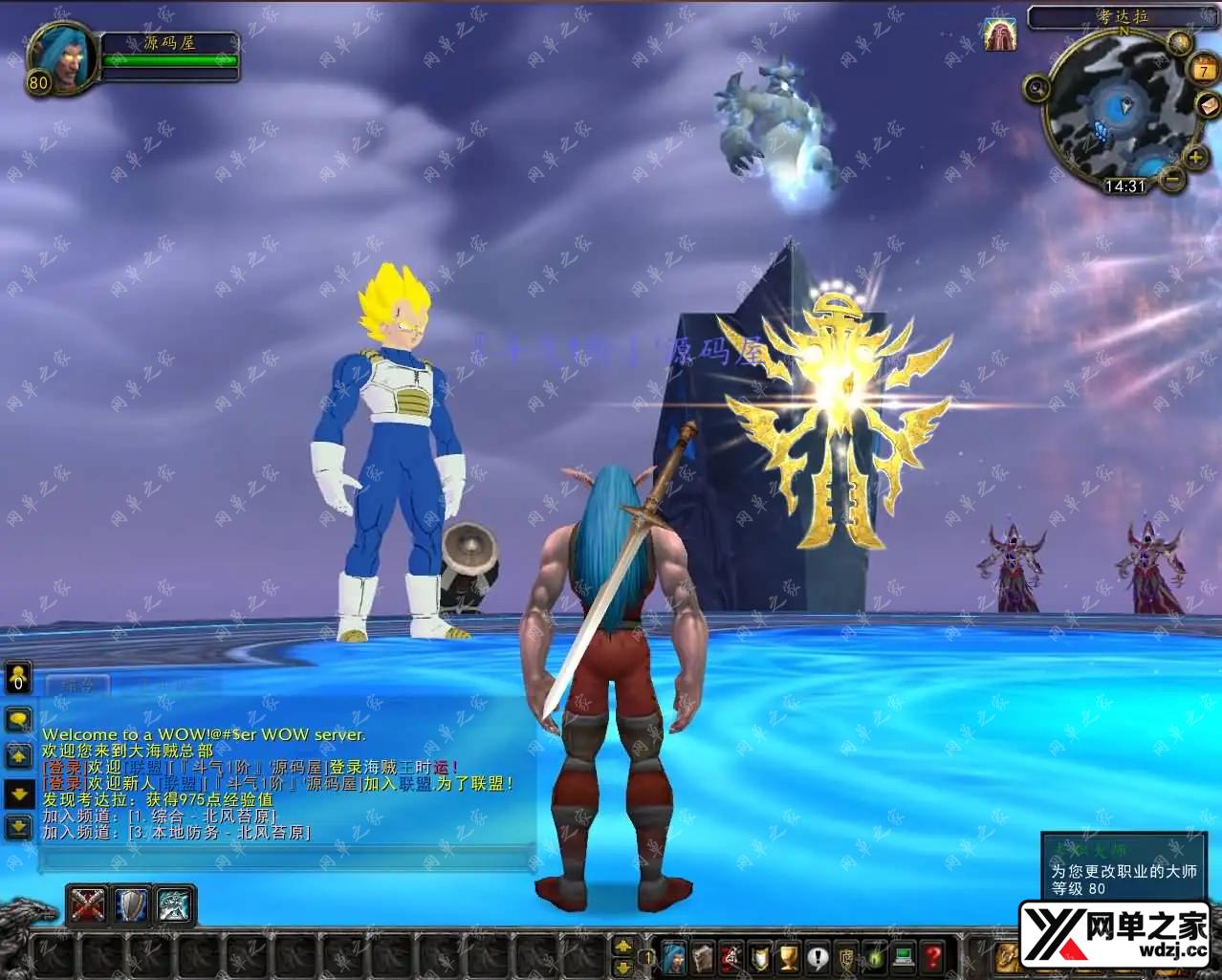Screen dimensions: 1222x980
Task: Activate the shield defensive stance icon
Action: tap(132, 904)
